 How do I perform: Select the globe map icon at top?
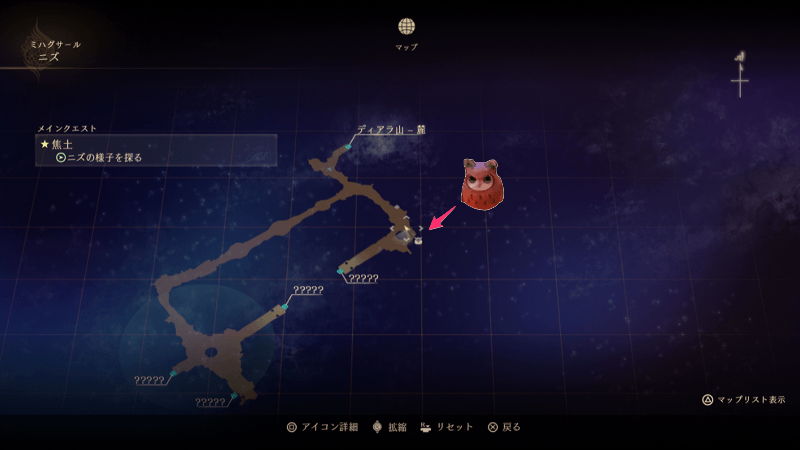pyautogui.click(x=406, y=27)
